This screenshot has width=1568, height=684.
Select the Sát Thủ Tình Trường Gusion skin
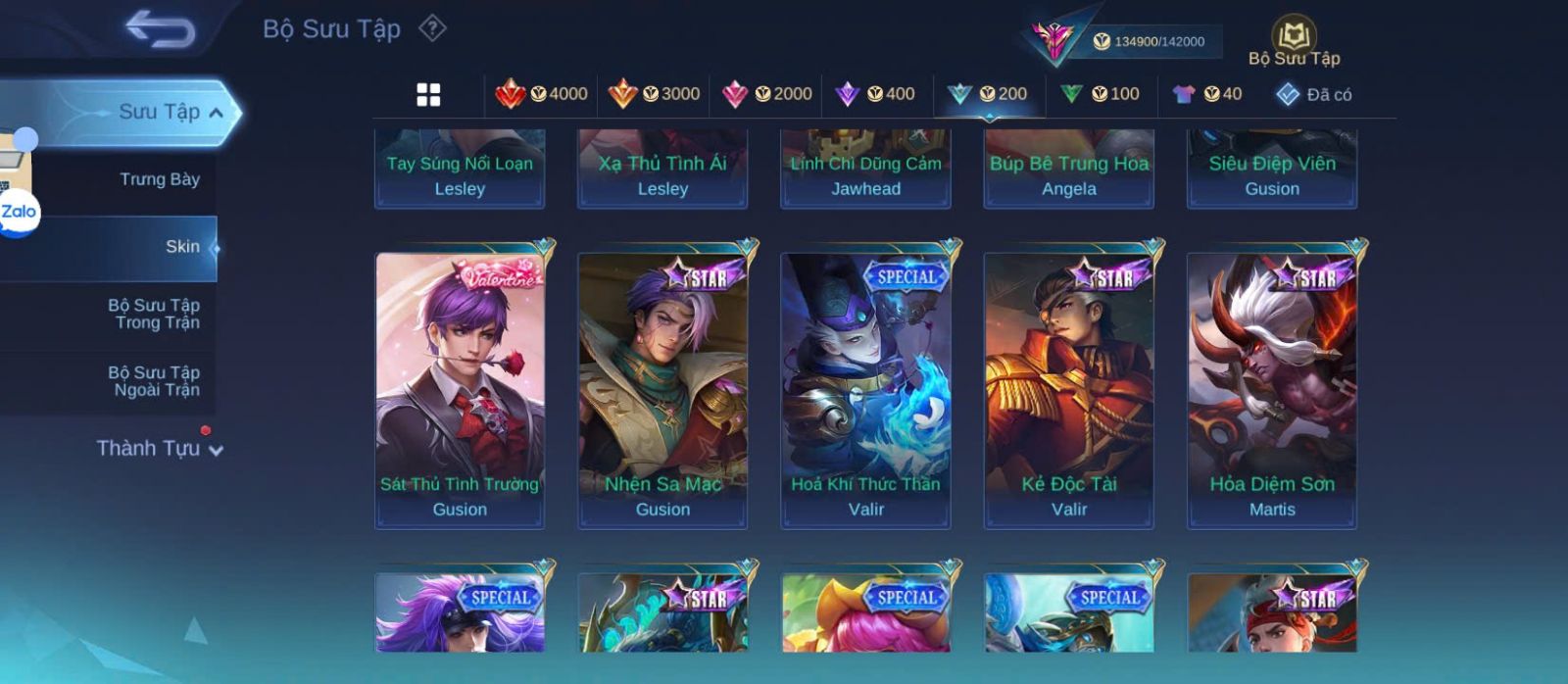[460, 389]
